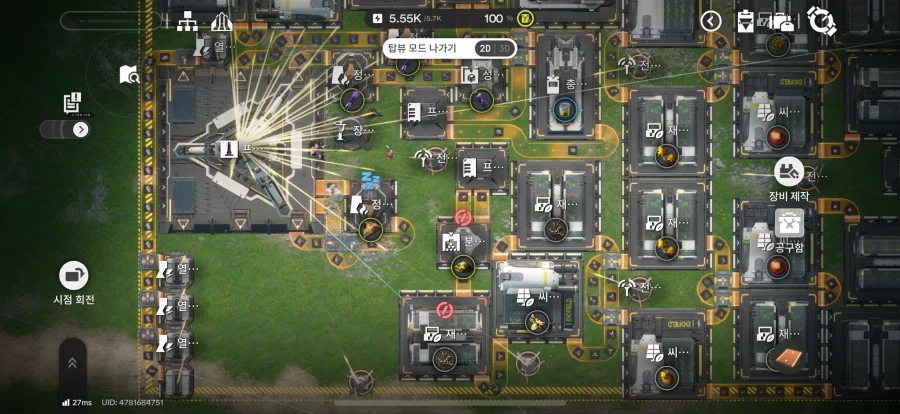This screenshot has width=900, height=414.
Task: Click the yellow battery power icon
Action: pos(525,19)
